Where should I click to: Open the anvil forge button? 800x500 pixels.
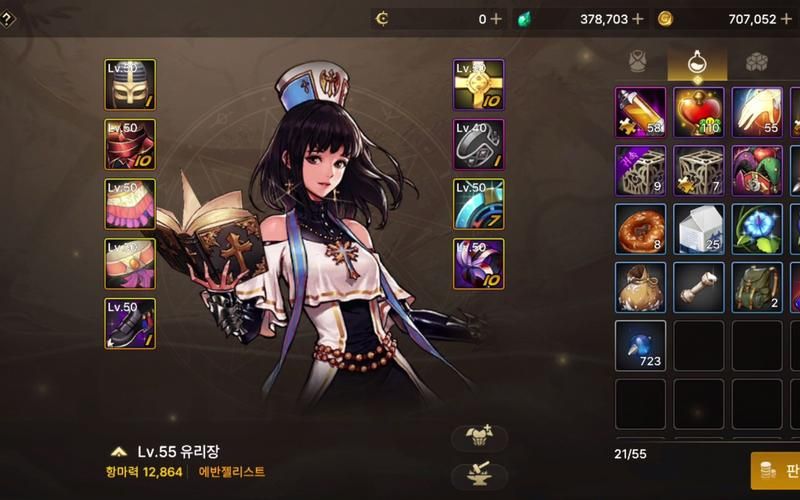(480, 475)
